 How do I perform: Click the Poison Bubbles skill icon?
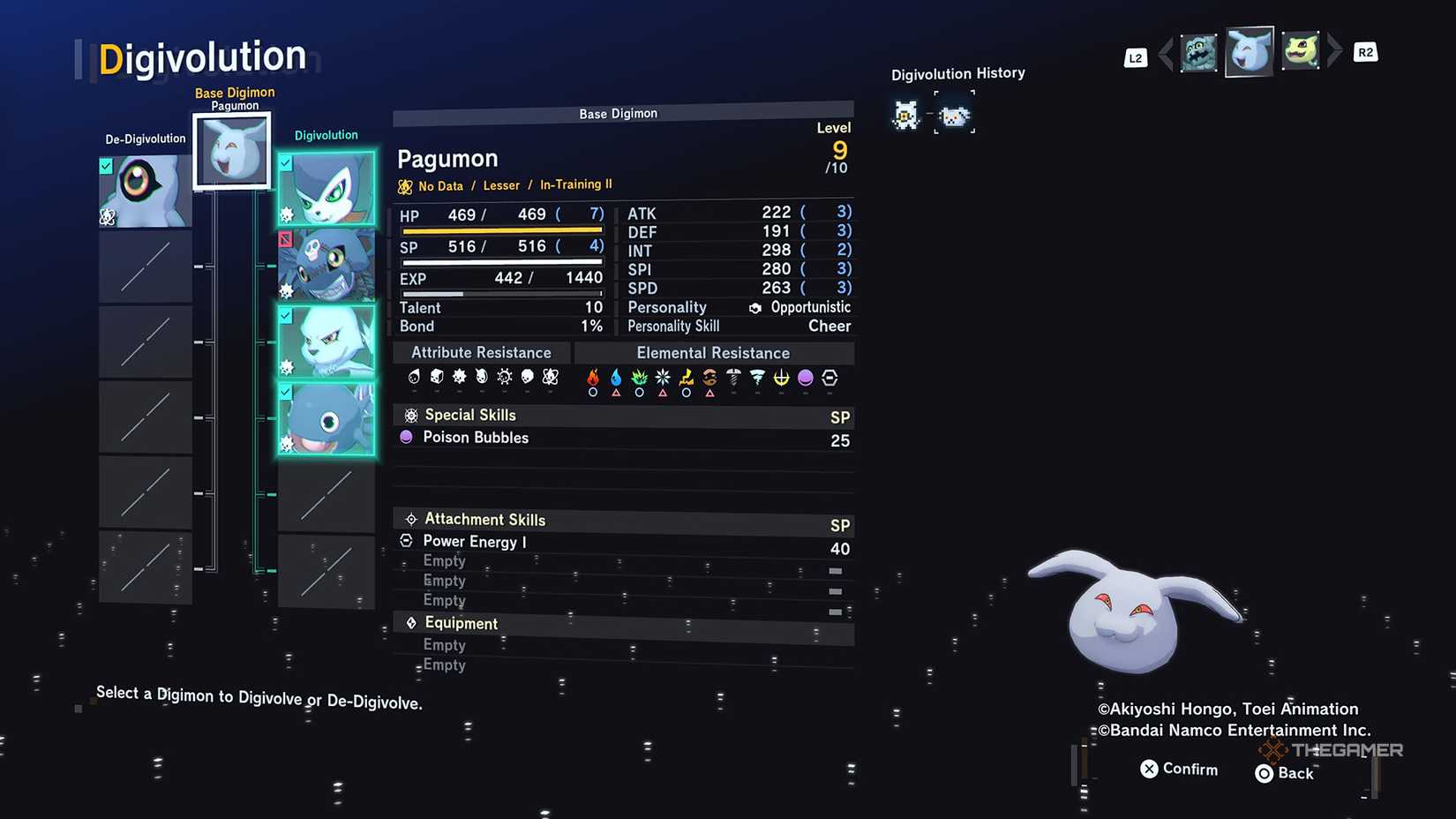pyautogui.click(x=408, y=438)
